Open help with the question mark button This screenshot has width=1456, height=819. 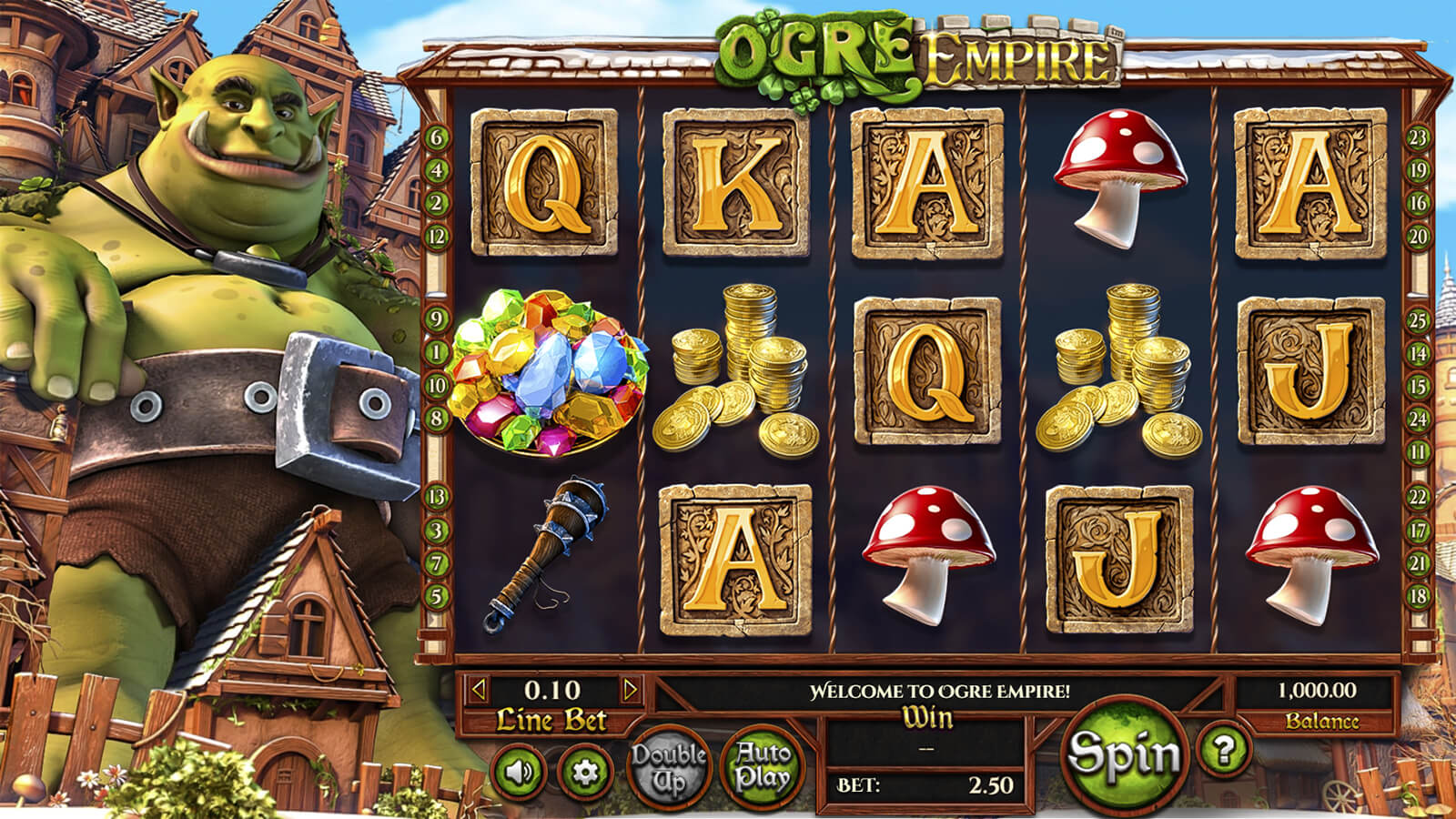point(1224,750)
